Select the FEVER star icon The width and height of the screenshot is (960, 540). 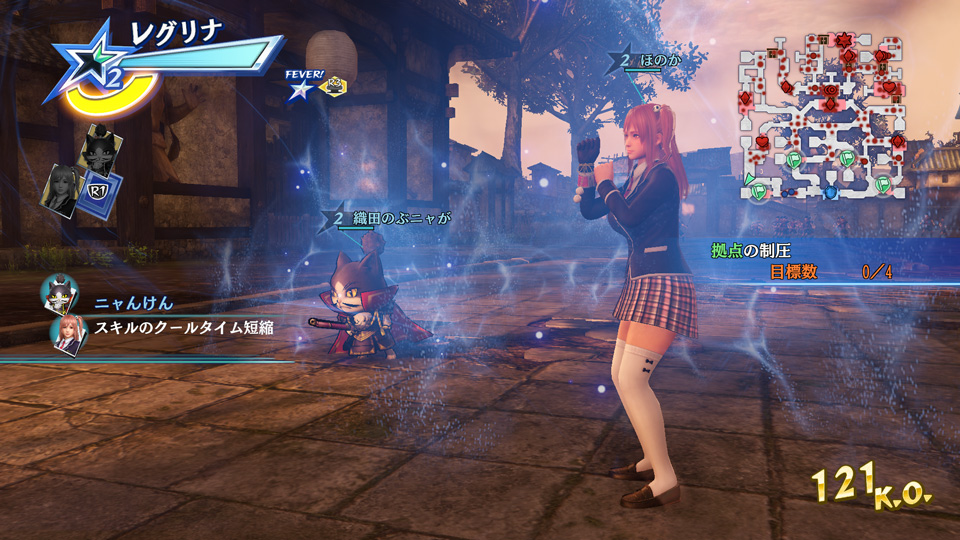pos(299,89)
